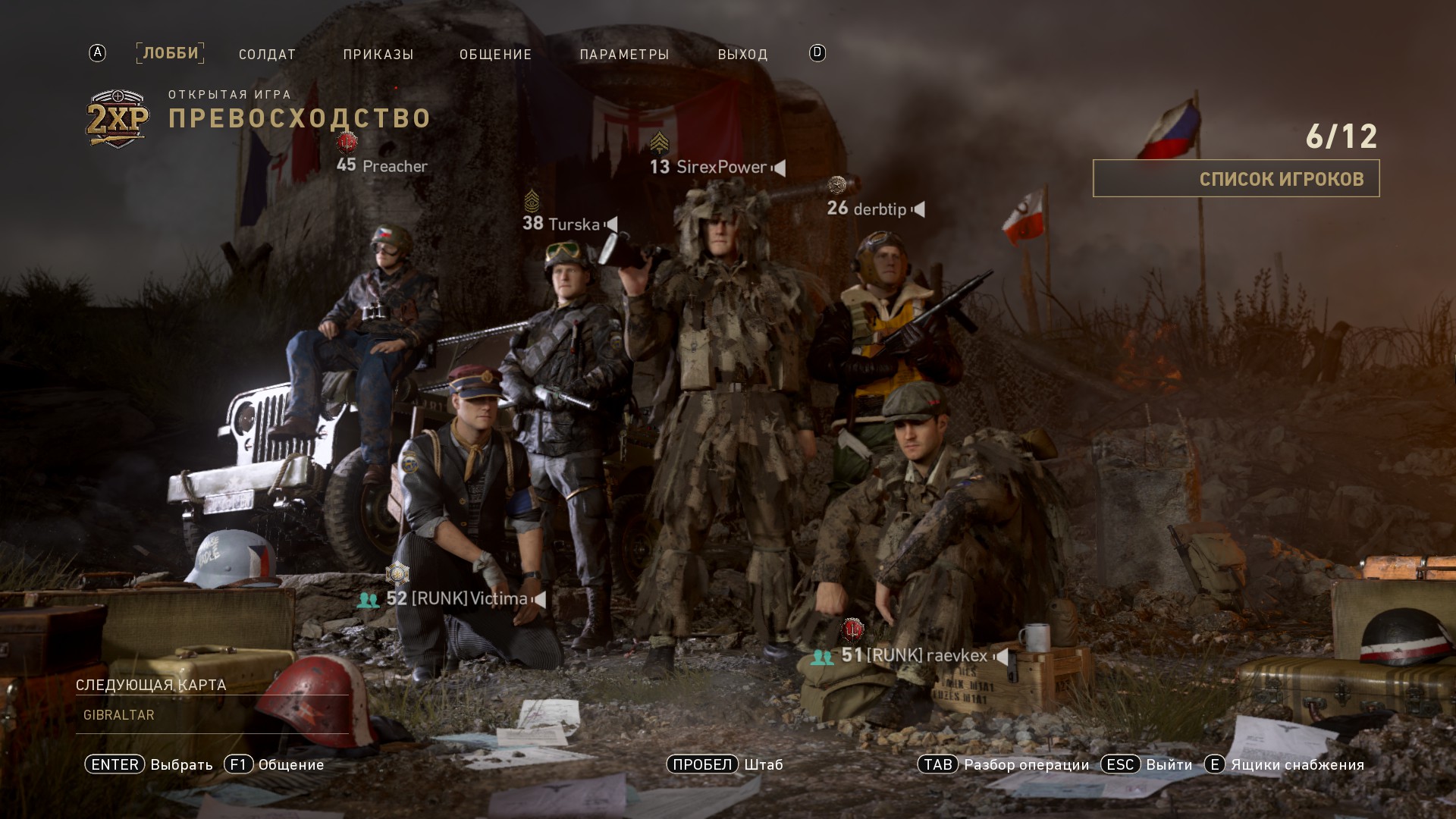Click the rank insignia next to SirexPower

(x=661, y=141)
